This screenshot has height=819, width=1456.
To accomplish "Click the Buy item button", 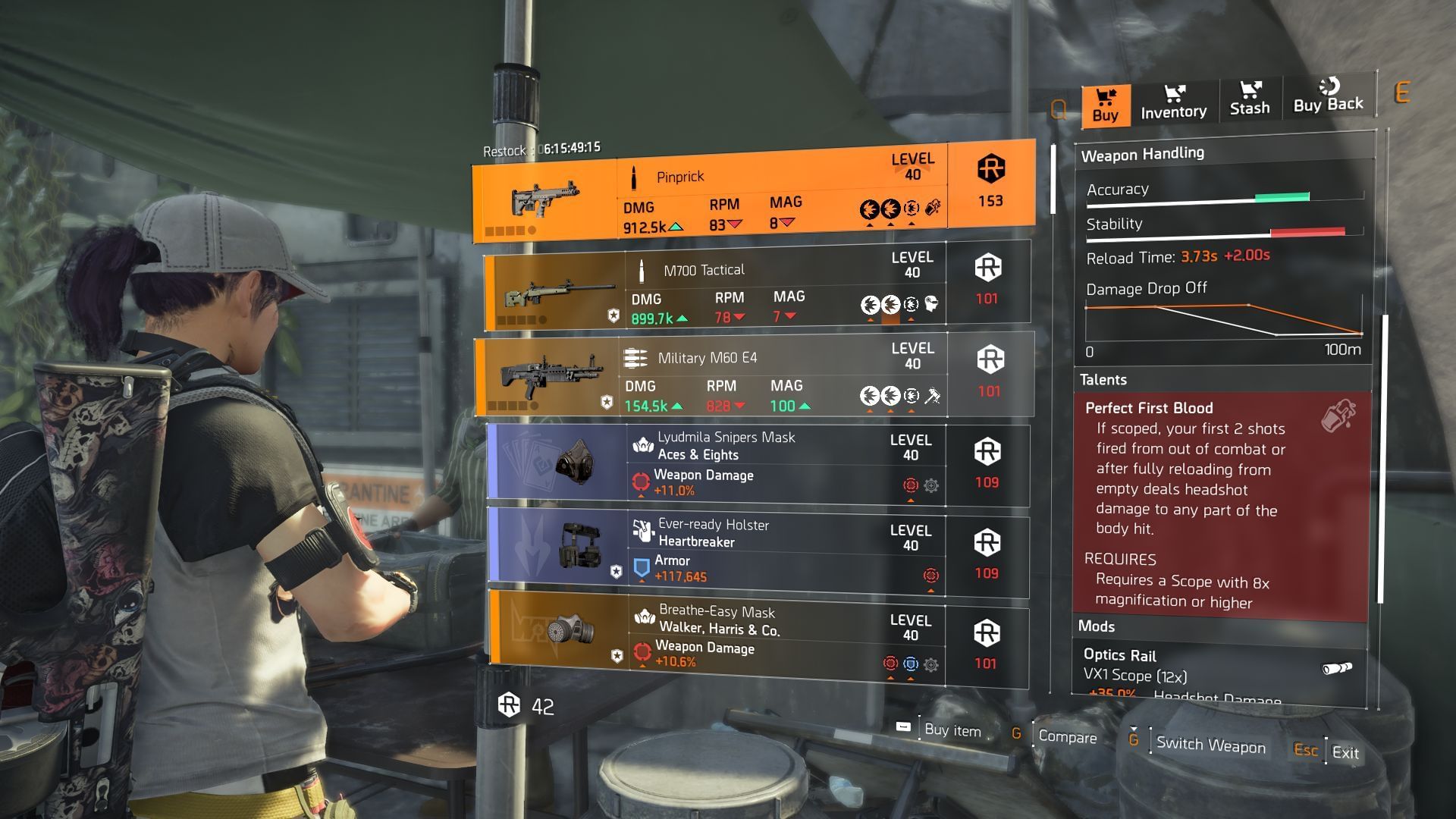I will click(x=951, y=730).
